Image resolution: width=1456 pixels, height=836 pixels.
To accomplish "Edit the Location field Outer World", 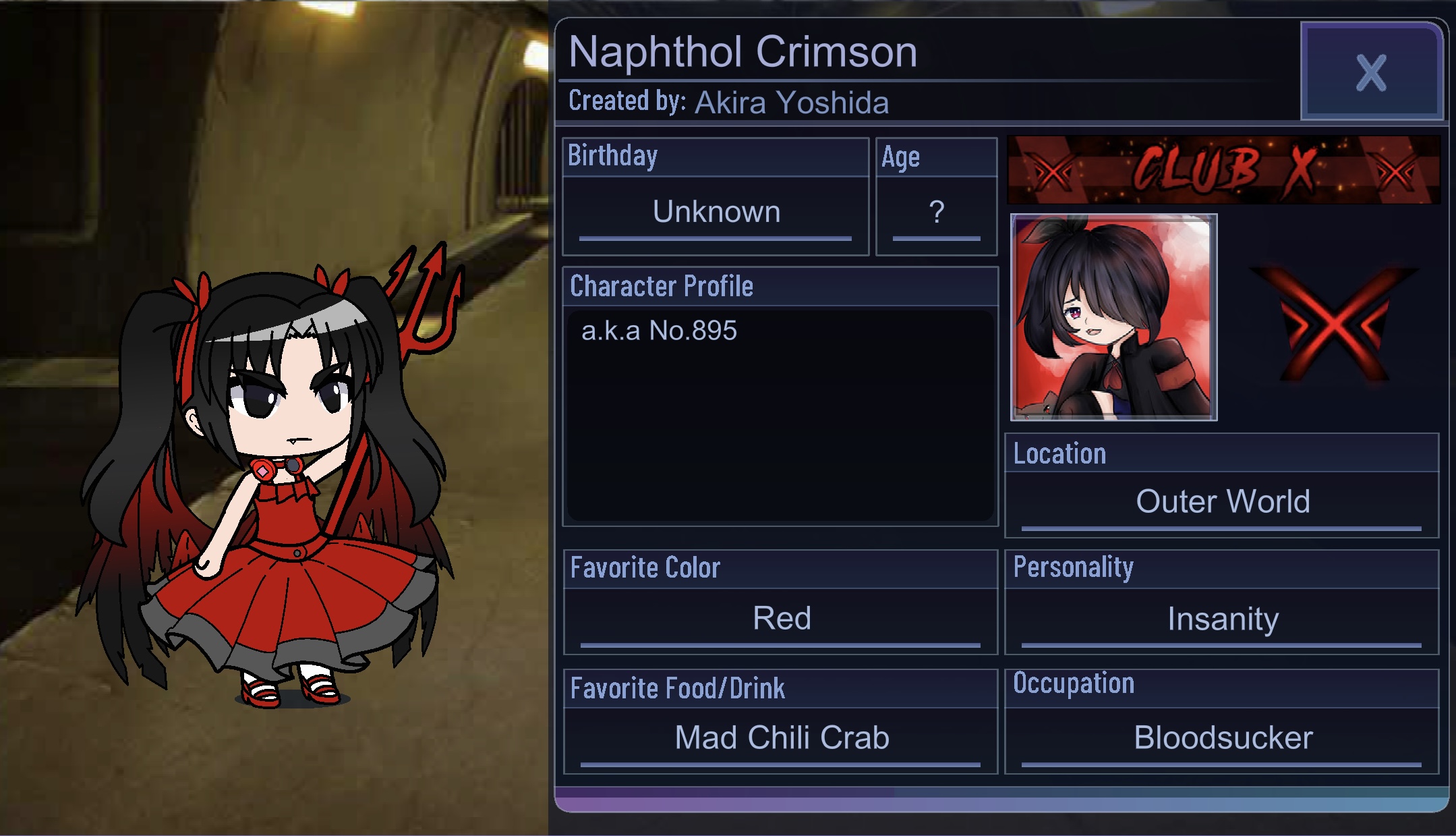I will coord(1222,502).
